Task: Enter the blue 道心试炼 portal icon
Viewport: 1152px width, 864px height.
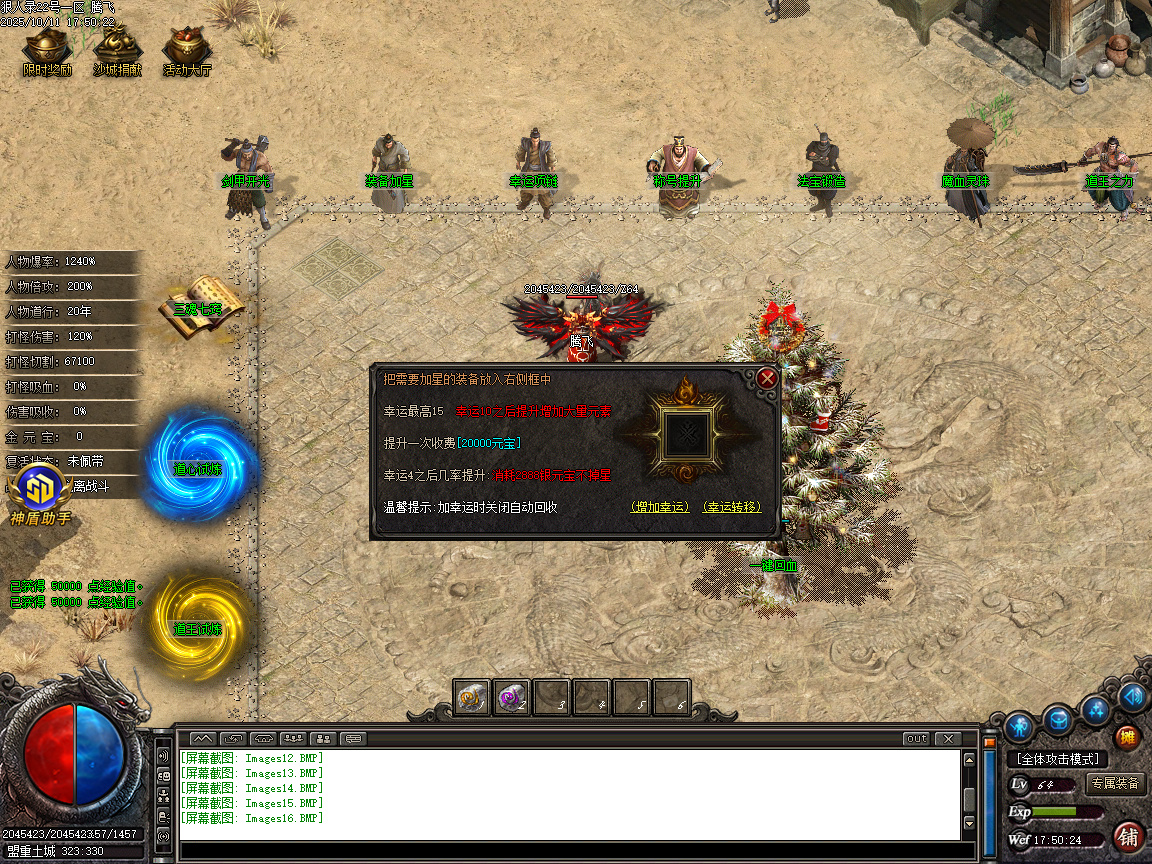Action: click(198, 463)
